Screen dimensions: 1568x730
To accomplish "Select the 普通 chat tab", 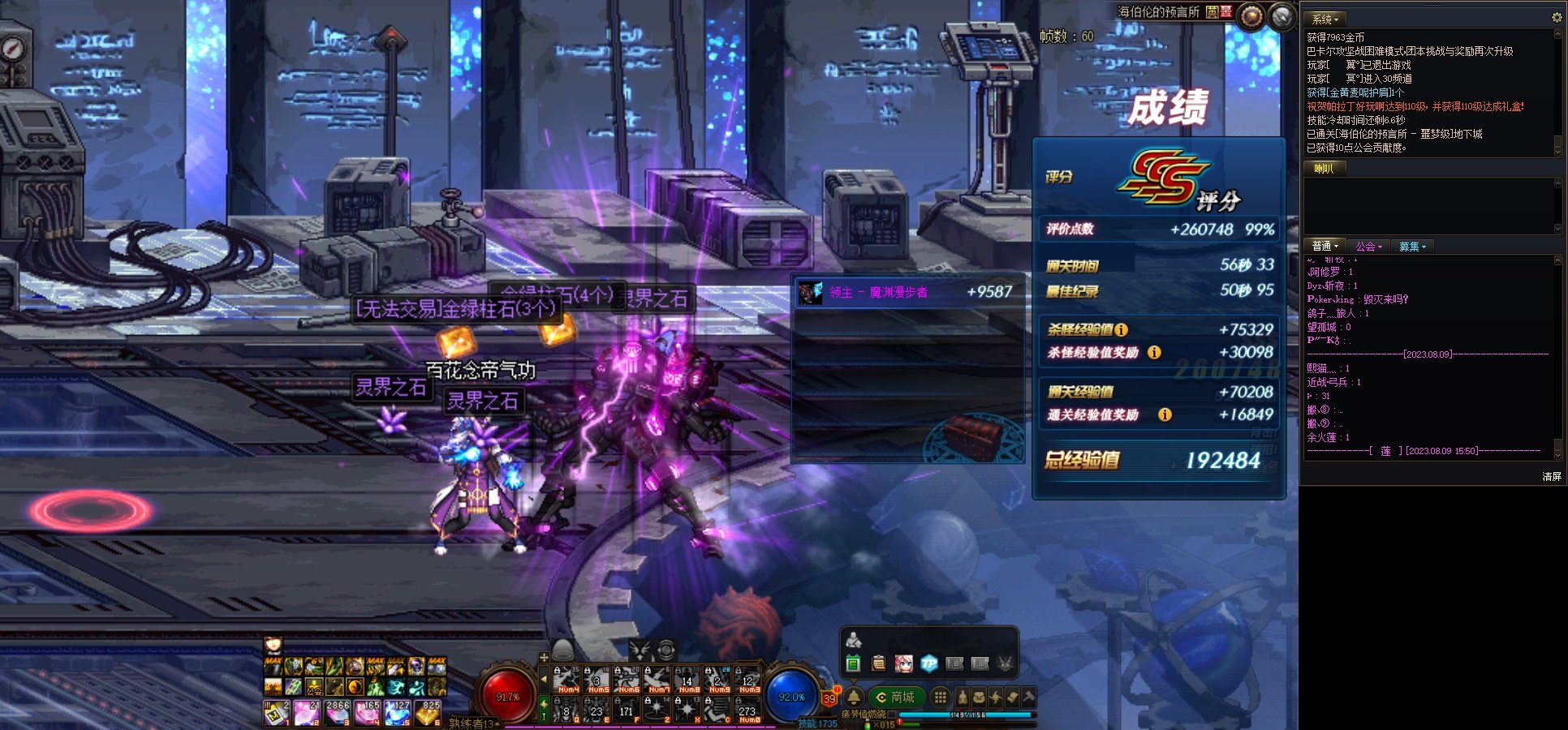I will (x=1325, y=247).
